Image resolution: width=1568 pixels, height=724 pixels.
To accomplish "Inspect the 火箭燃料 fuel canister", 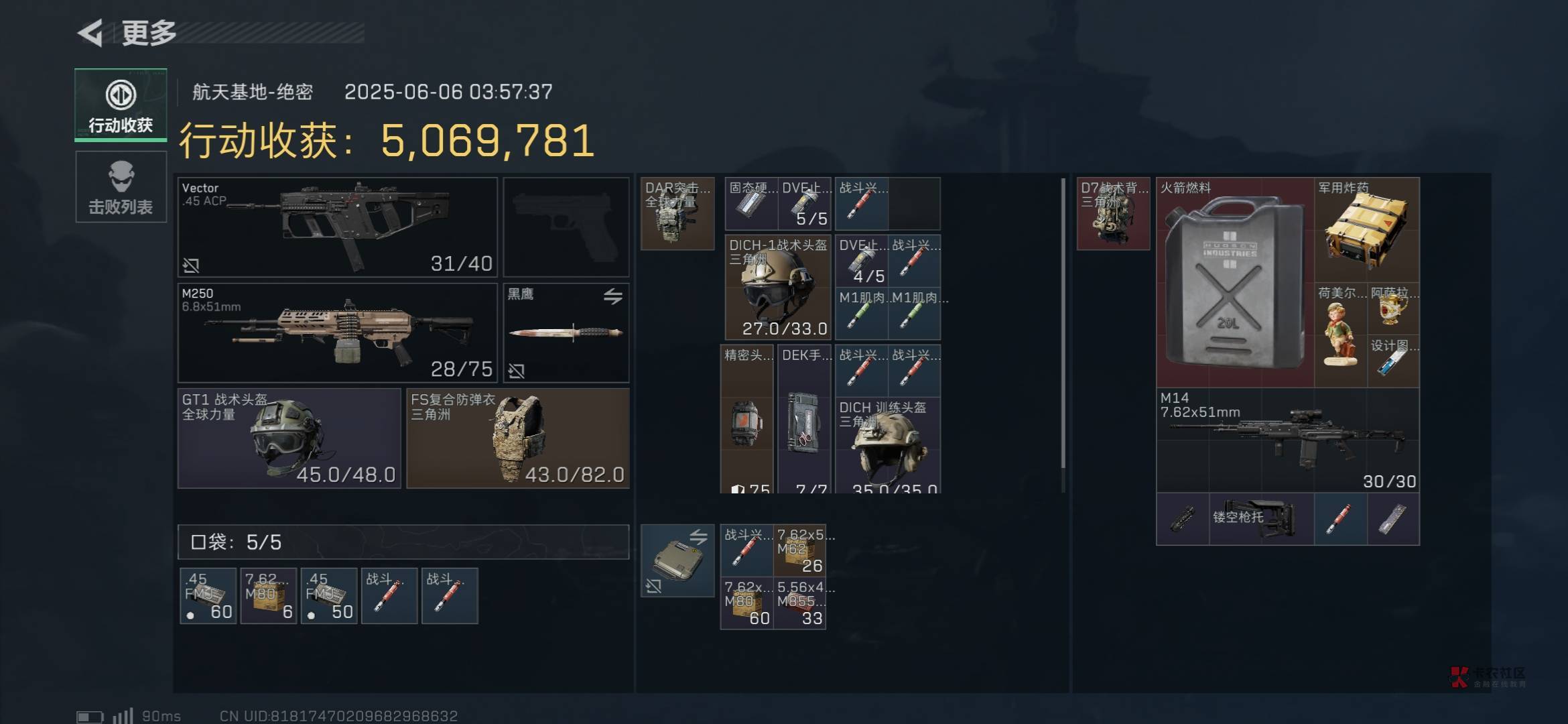I will (1235, 282).
